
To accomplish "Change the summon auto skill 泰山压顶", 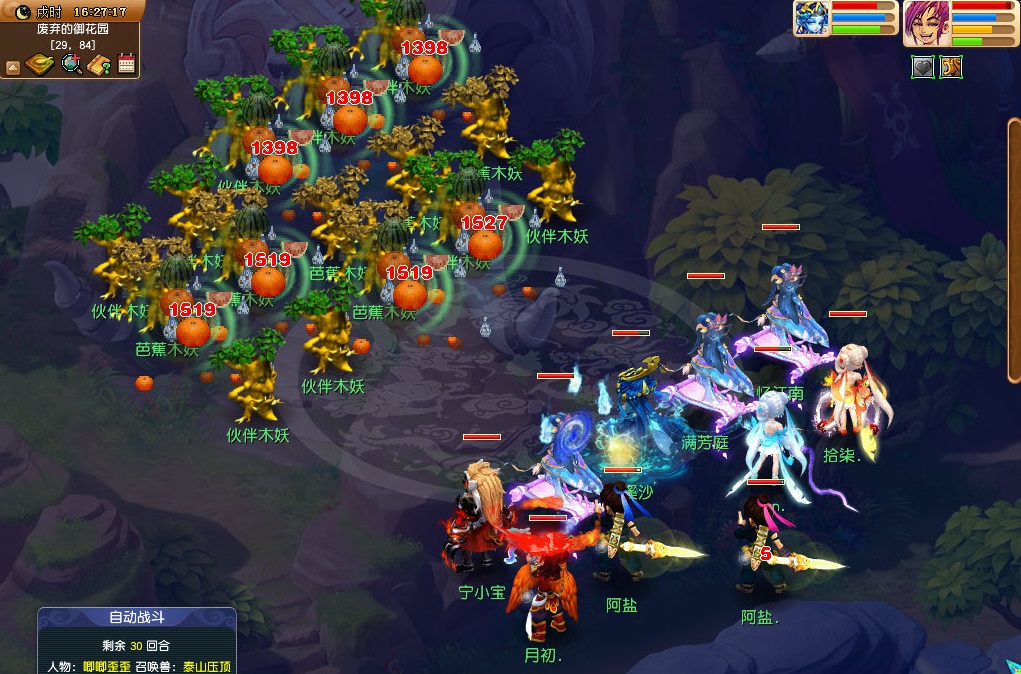I will point(206,666).
